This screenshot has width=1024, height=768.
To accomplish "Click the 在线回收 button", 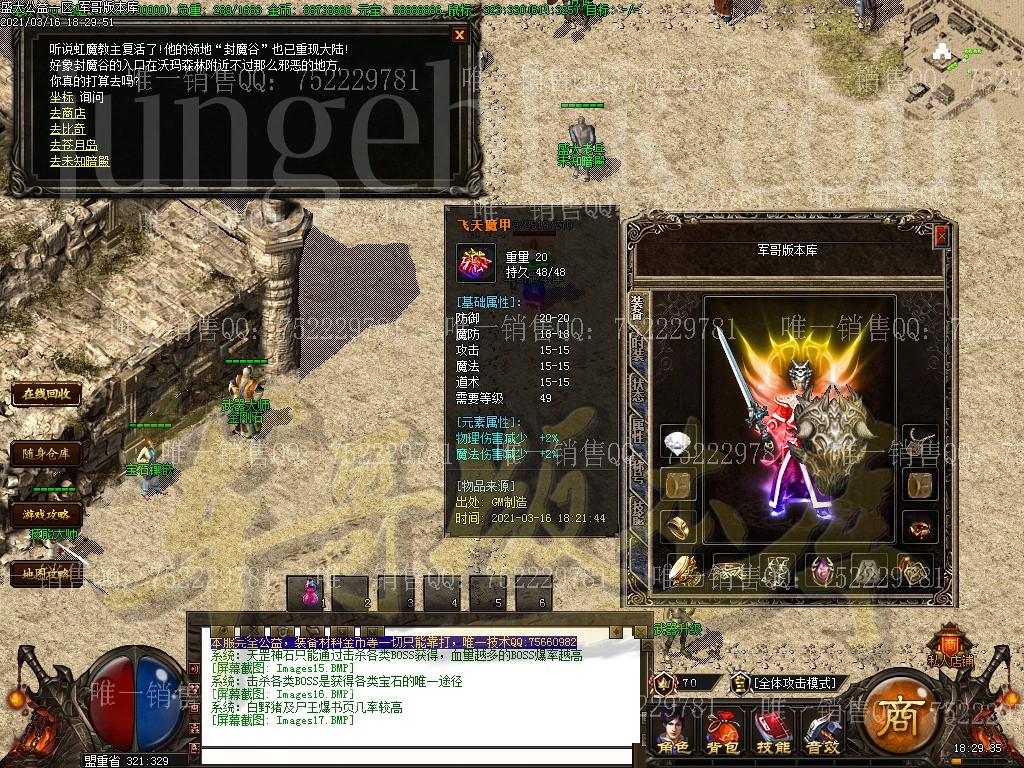I will coord(46,394).
